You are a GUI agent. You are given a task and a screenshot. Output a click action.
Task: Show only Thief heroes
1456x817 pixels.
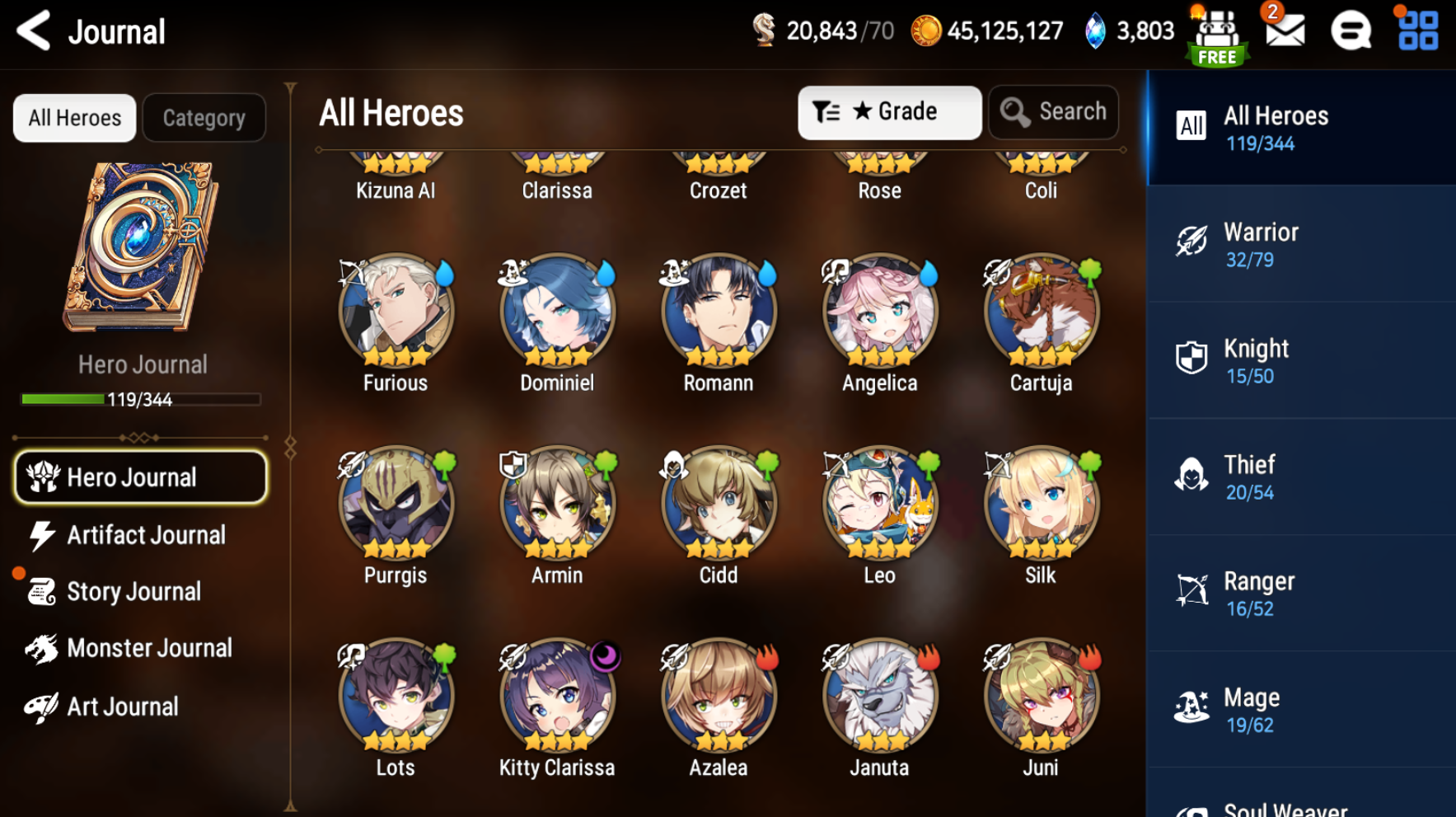[x=1300, y=477]
